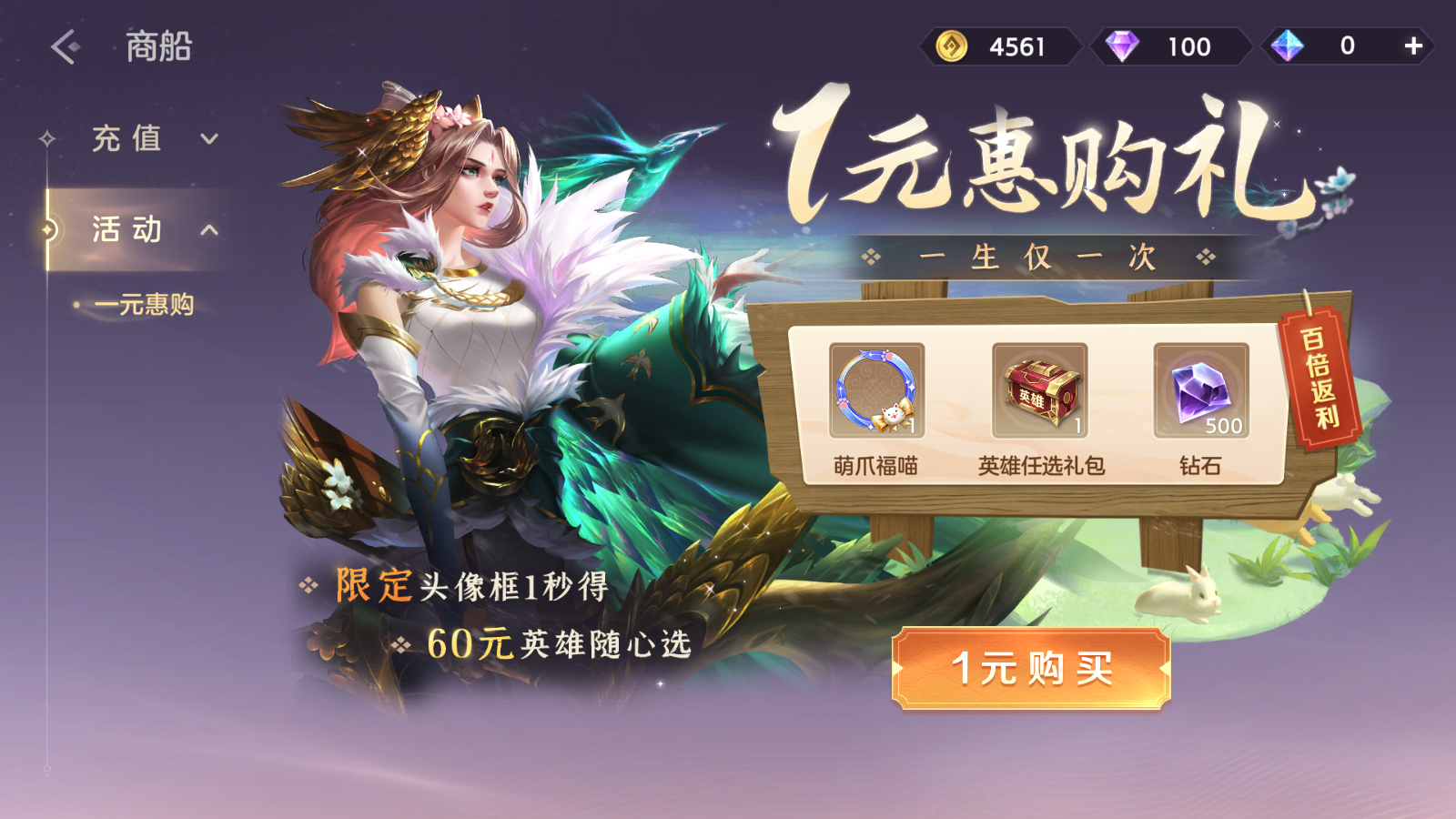Collapse the 活动 section chevron

click(x=208, y=231)
